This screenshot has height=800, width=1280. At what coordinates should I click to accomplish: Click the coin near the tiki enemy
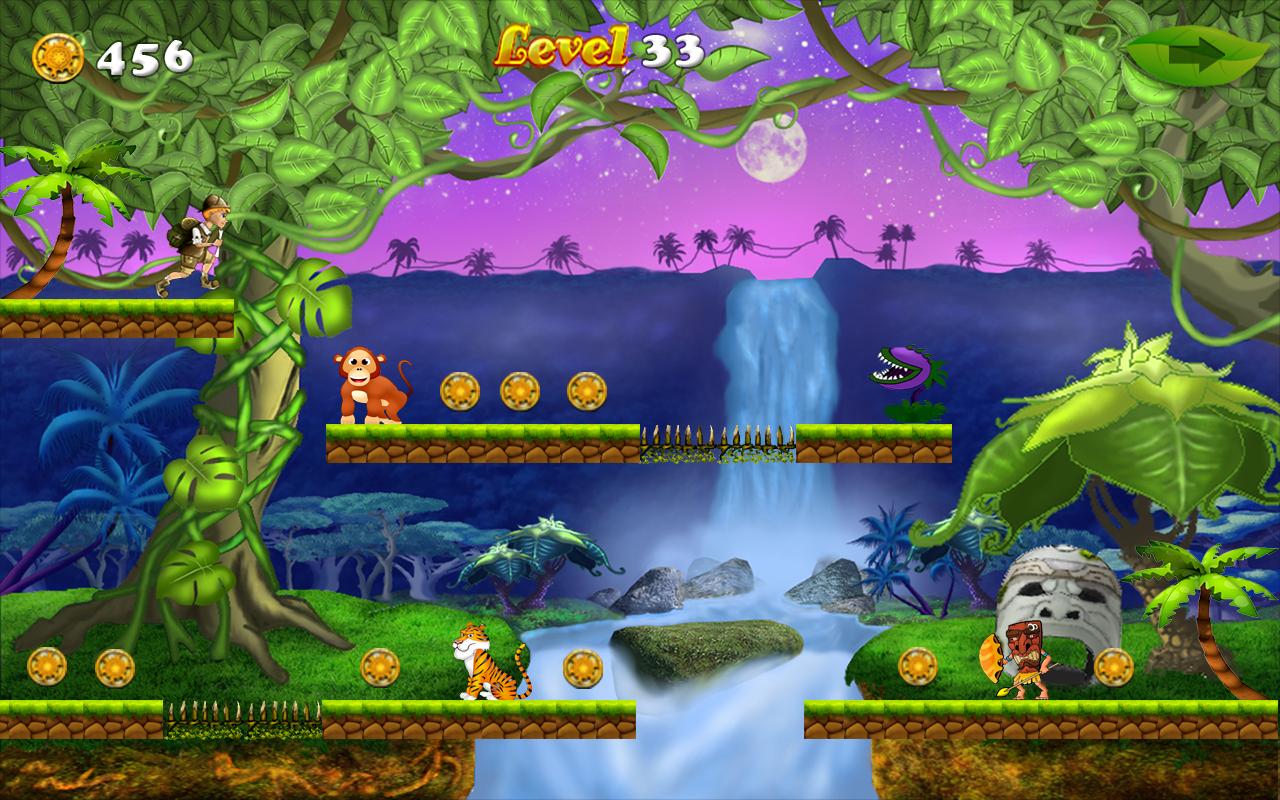pyautogui.click(x=917, y=663)
